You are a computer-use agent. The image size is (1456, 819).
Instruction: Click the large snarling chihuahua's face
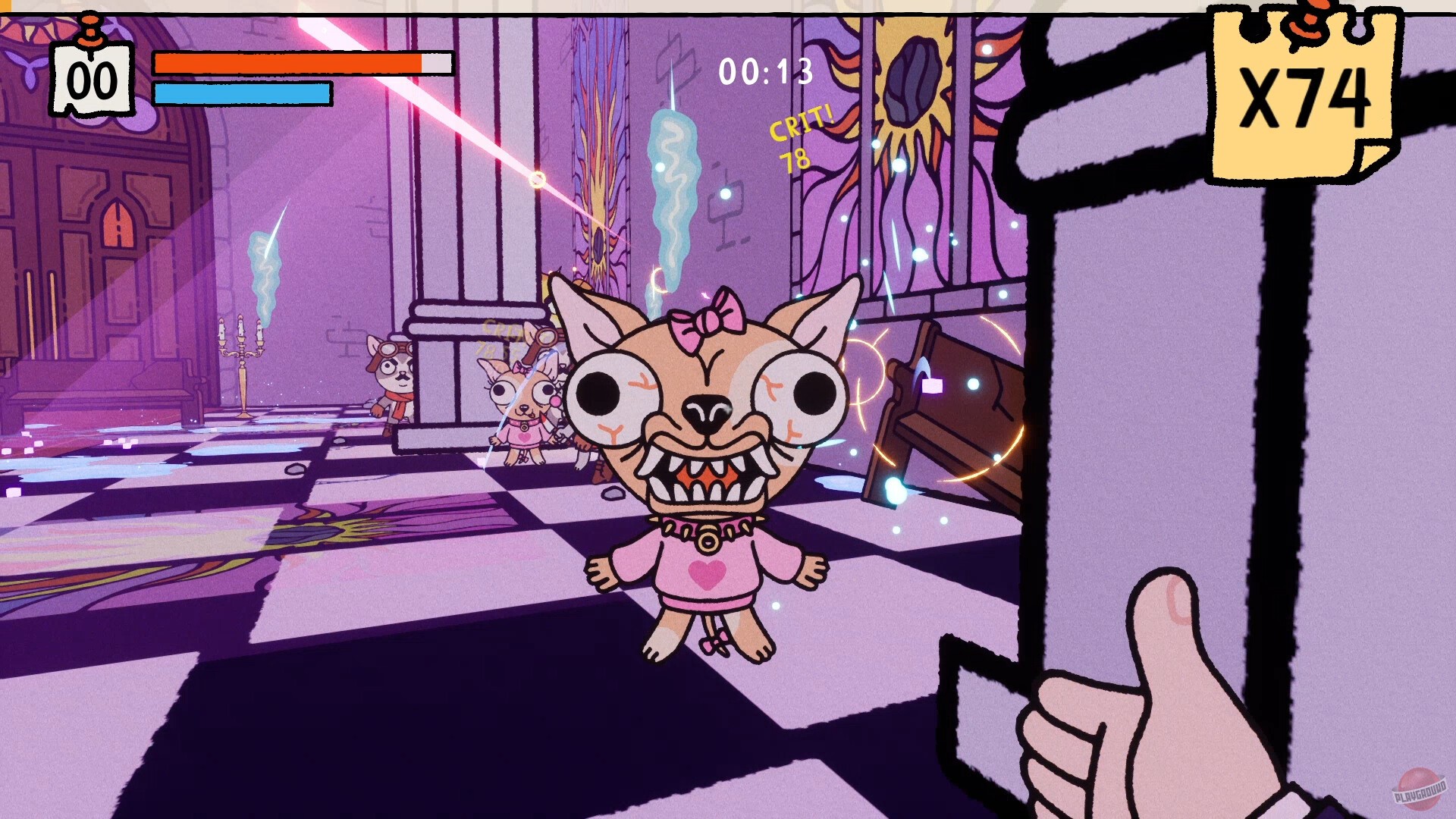tap(705, 409)
